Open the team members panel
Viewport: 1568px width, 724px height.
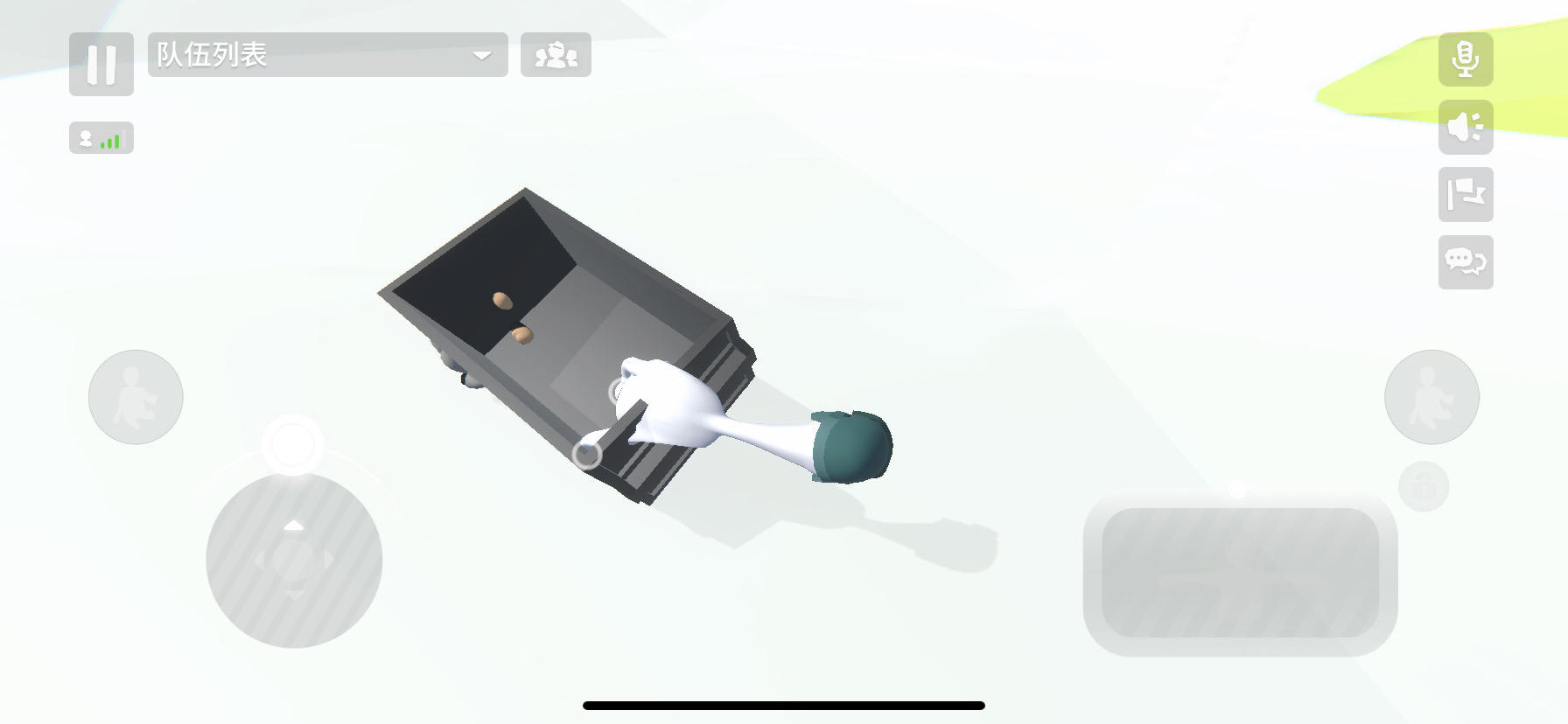pyautogui.click(x=556, y=56)
